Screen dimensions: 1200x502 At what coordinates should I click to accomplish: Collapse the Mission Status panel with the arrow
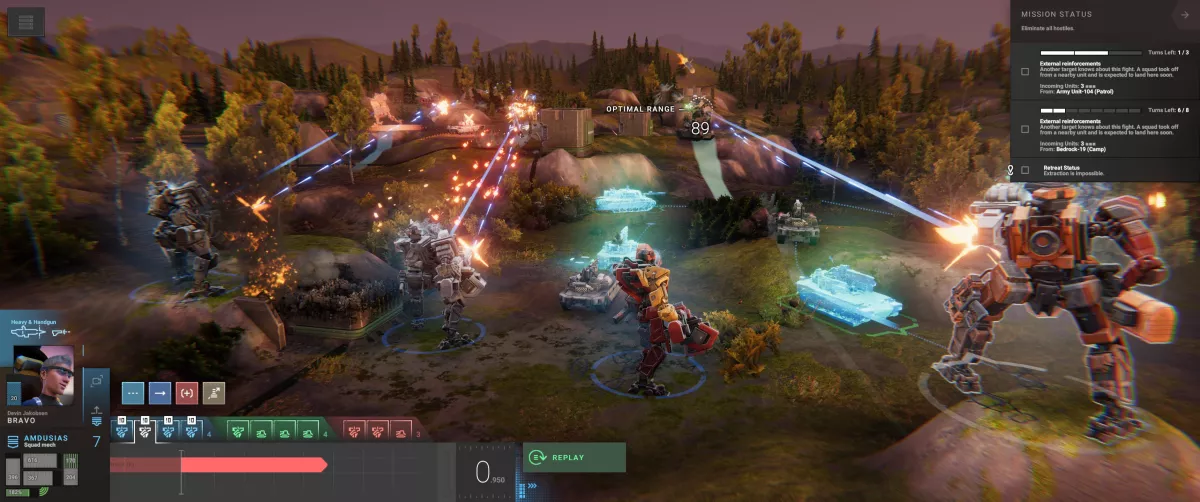coord(1184,15)
